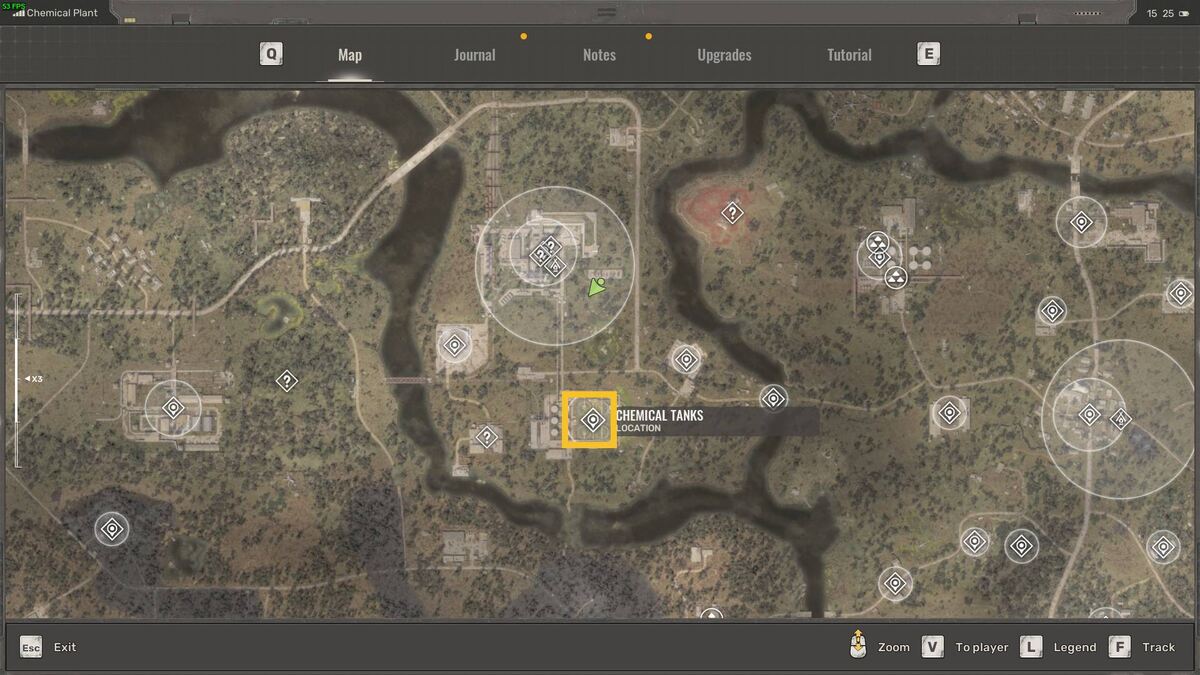Show the Tutorial tab
This screenshot has width=1200, height=675.
tap(849, 55)
